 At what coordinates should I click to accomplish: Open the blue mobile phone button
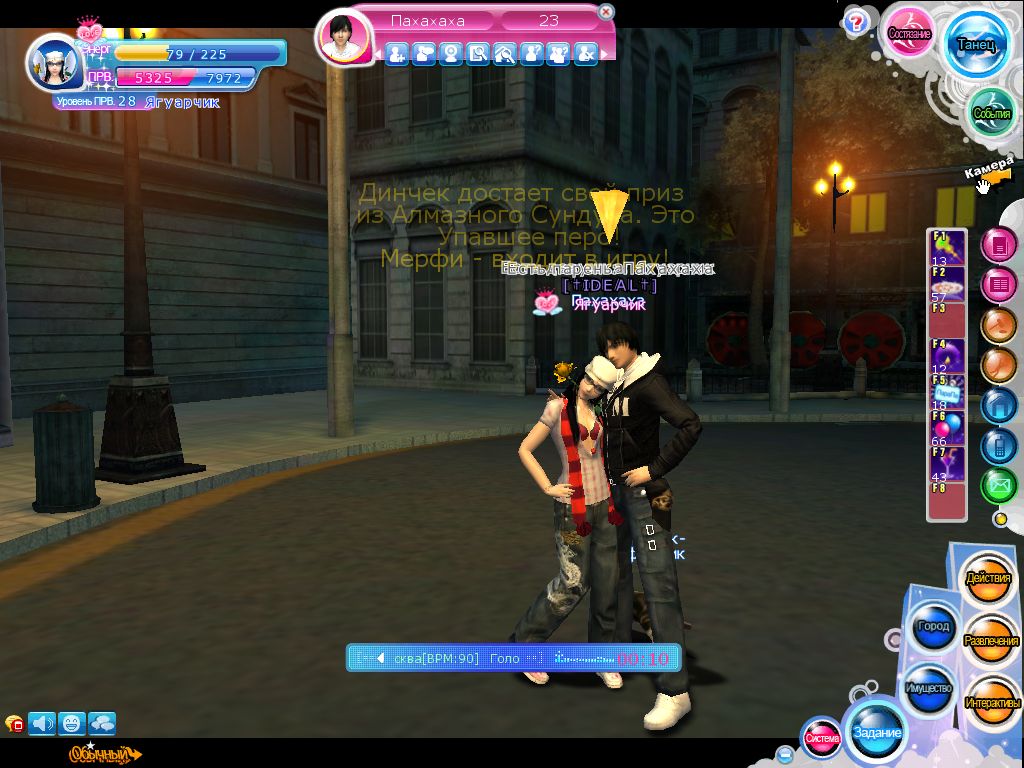998,446
